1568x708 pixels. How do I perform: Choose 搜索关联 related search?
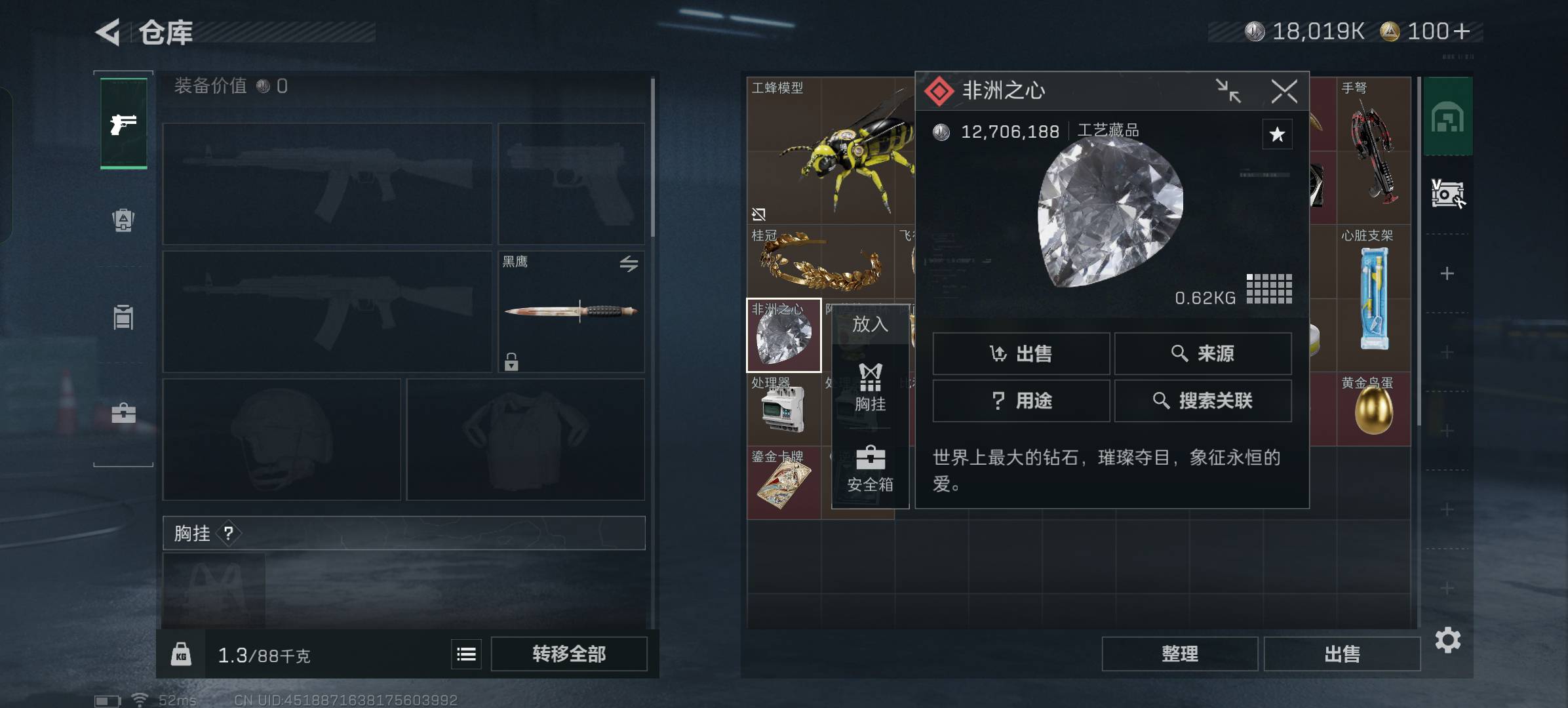tap(1202, 401)
